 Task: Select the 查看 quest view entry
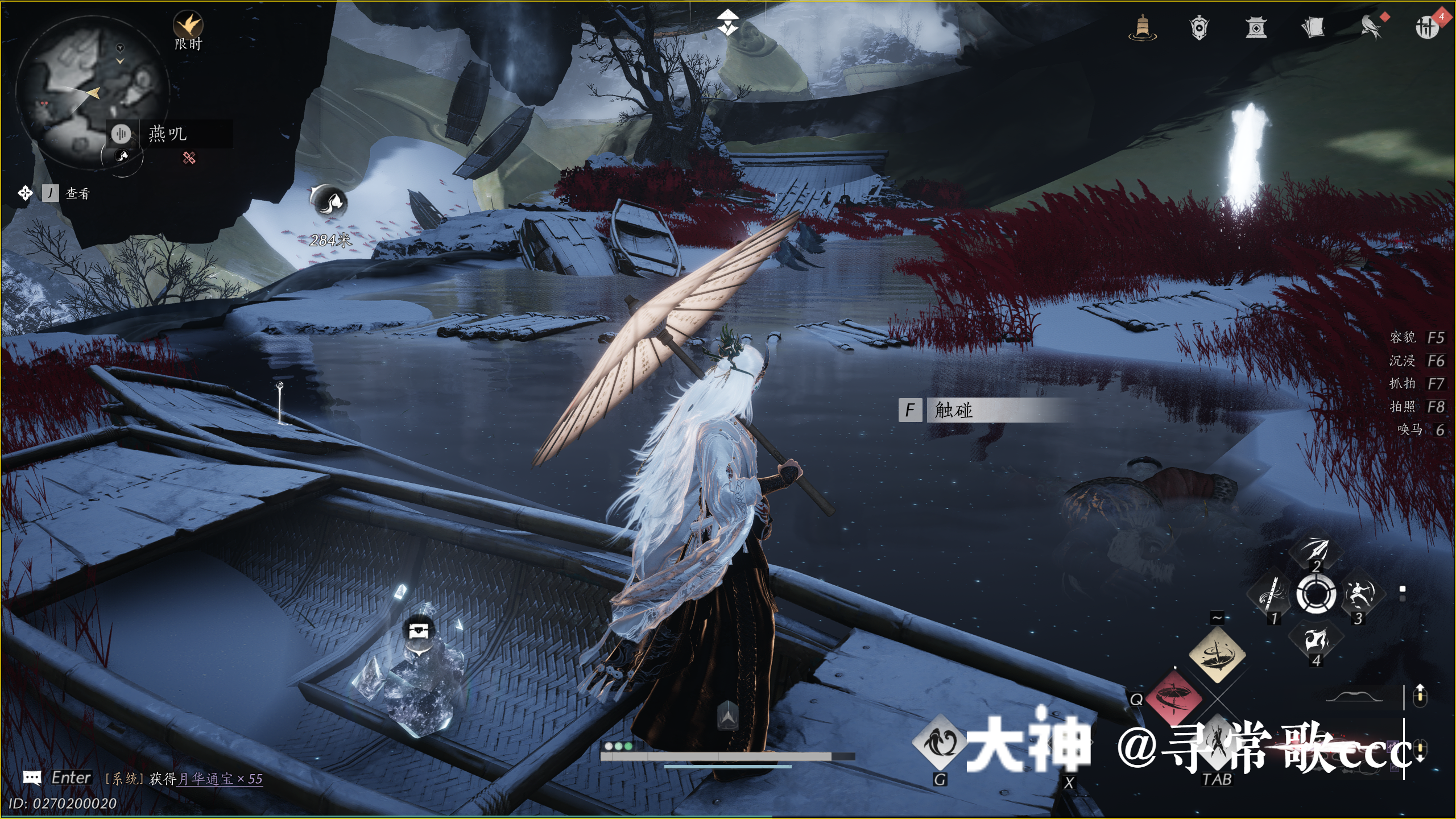pyautogui.click(x=77, y=194)
